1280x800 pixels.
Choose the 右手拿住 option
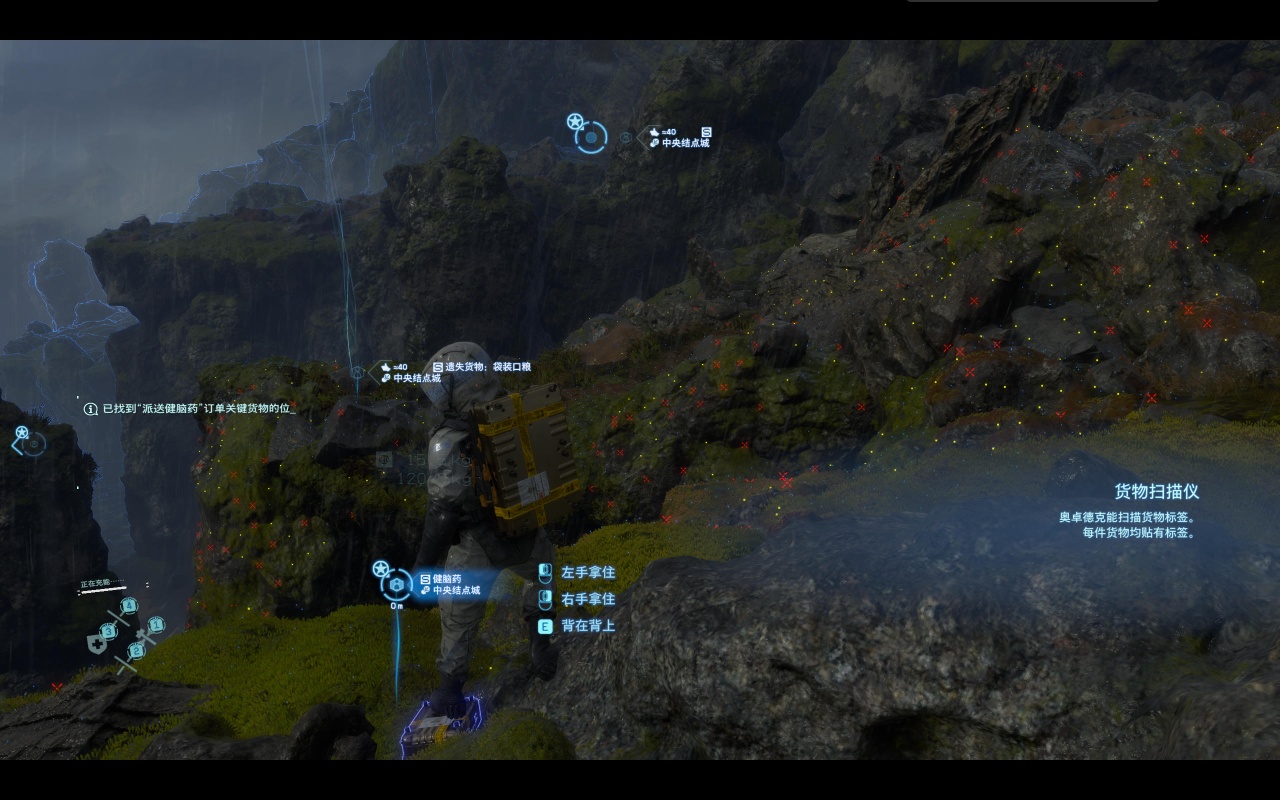pyautogui.click(x=587, y=599)
